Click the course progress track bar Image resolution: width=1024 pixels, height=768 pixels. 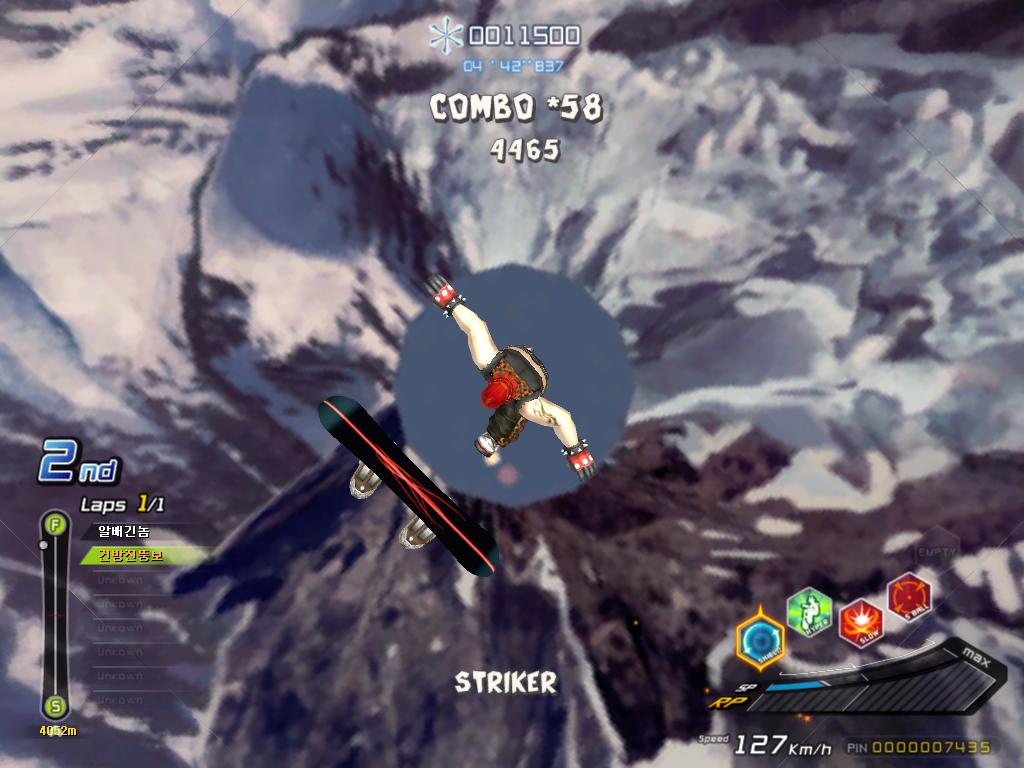click(55, 615)
